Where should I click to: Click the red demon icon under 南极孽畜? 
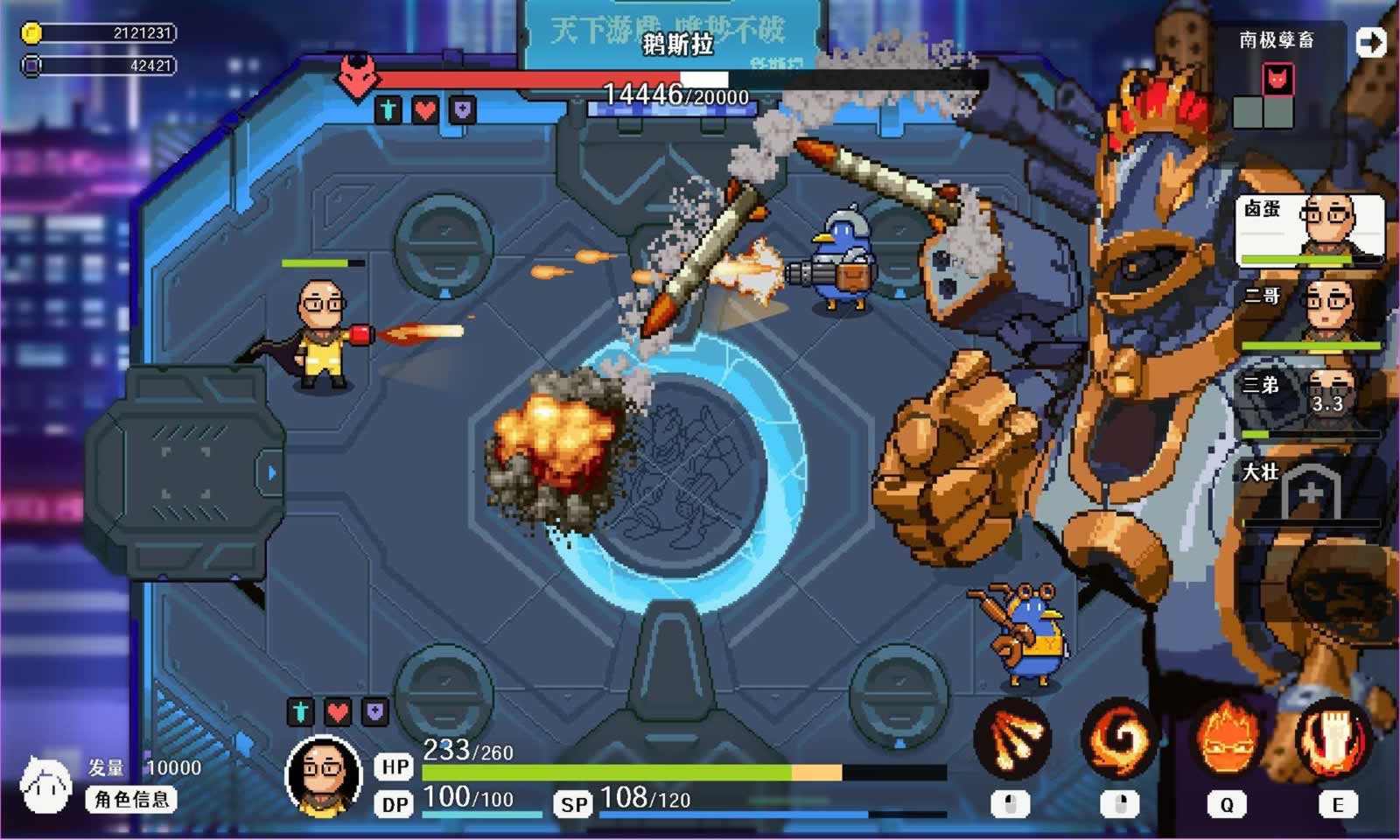(1277, 80)
